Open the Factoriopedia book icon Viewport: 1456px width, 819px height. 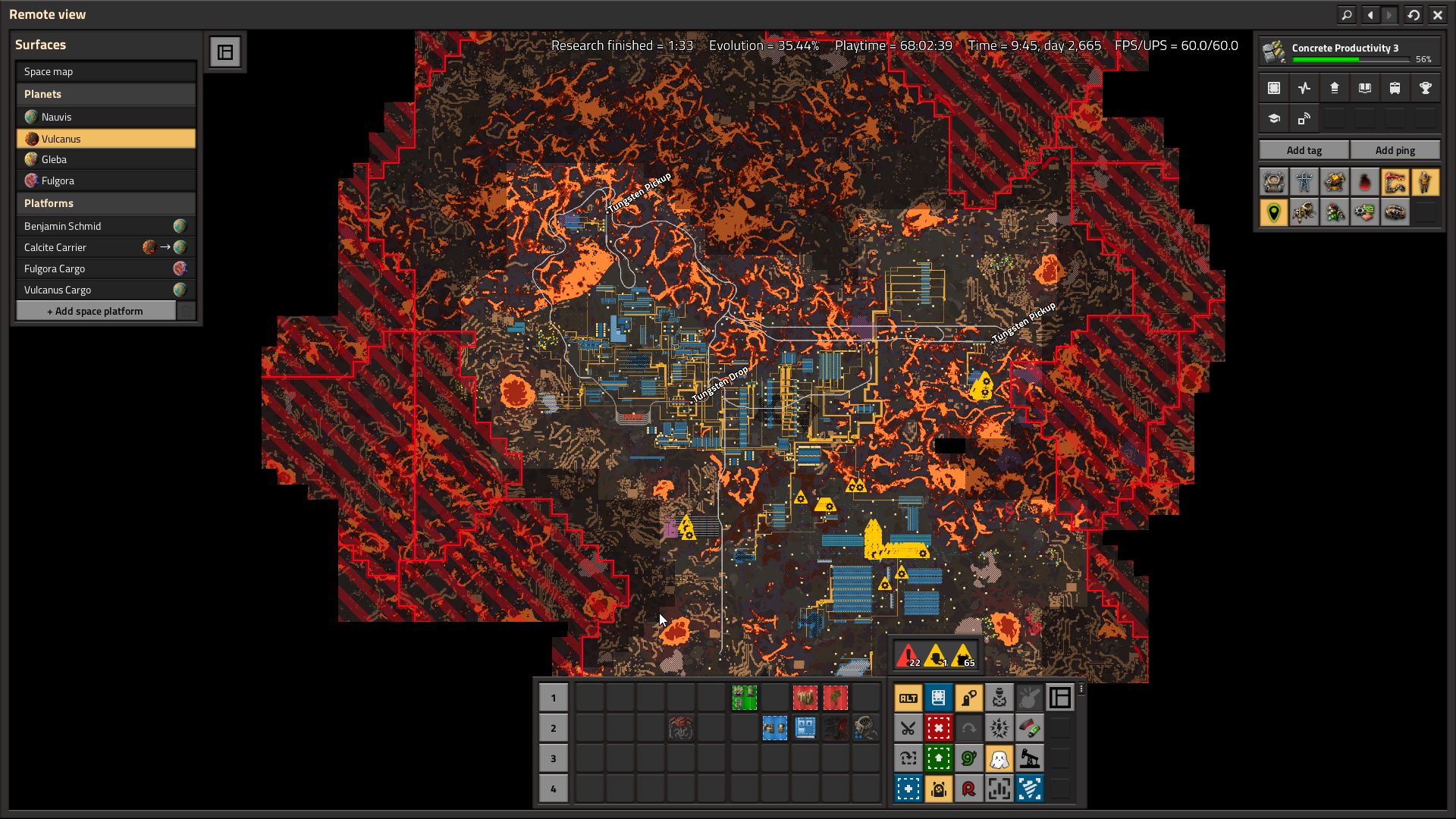[x=1365, y=88]
